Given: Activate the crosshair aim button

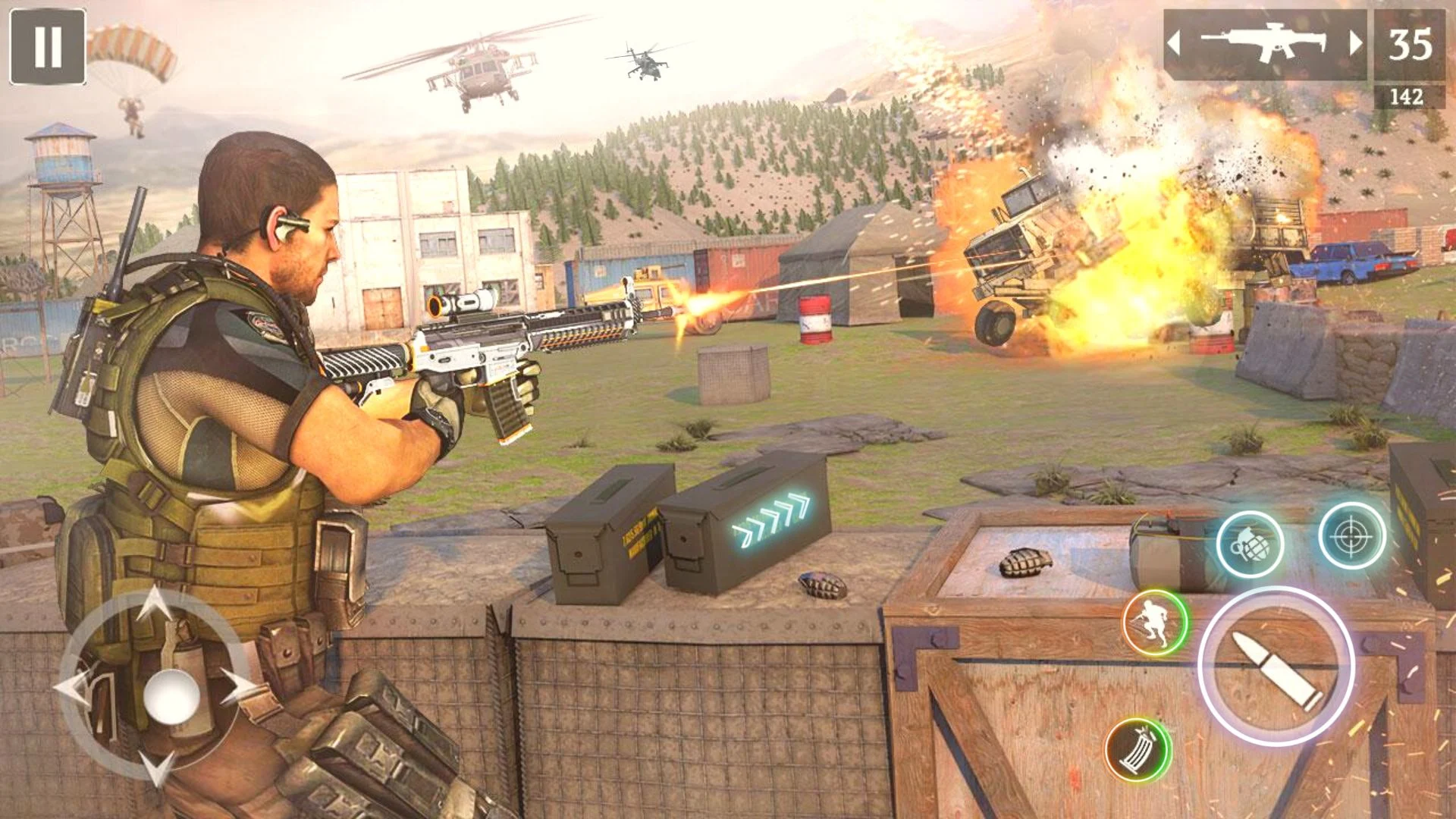Looking at the screenshot, I should point(1351,535).
